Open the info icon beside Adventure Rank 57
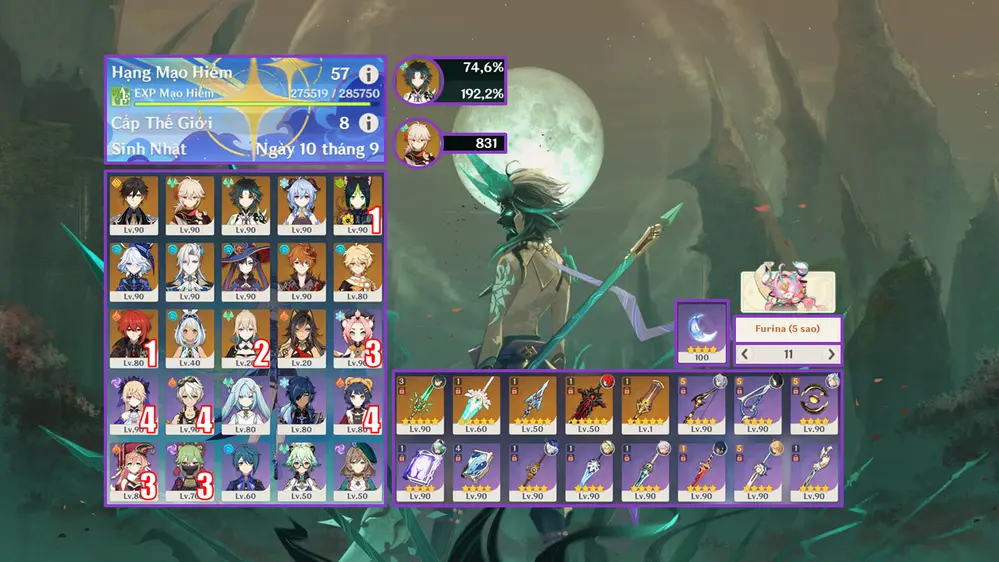999x562 pixels. [x=368, y=74]
